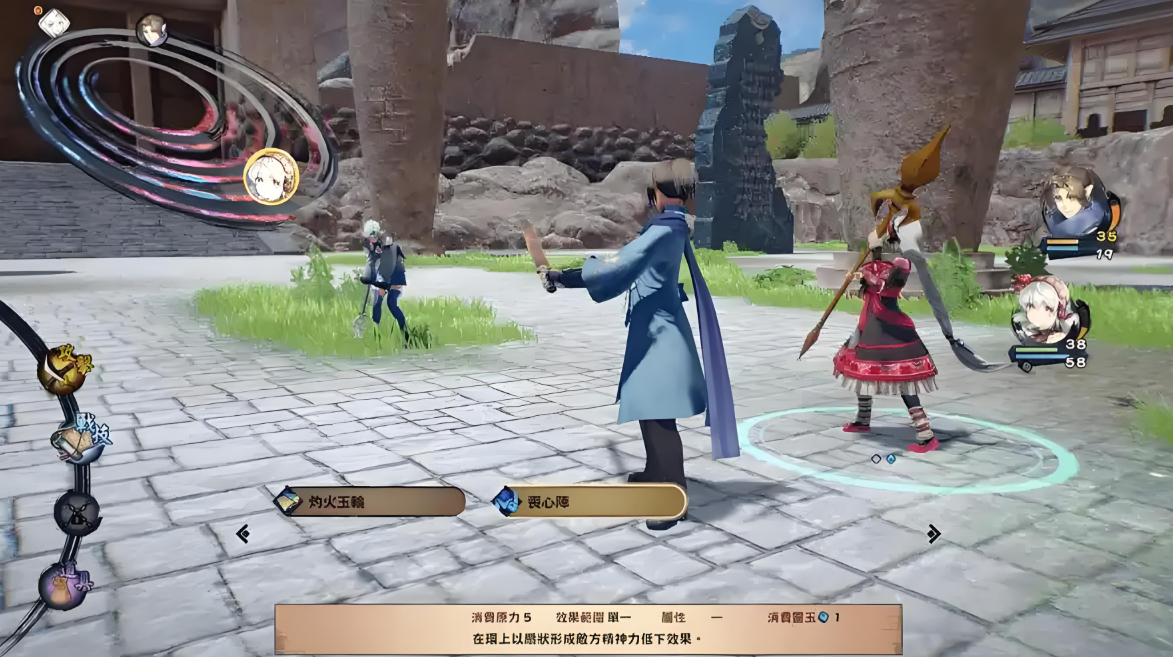Go to the next skill page arrow
The width and height of the screenshot is (1173, 657).
point(933,534)
